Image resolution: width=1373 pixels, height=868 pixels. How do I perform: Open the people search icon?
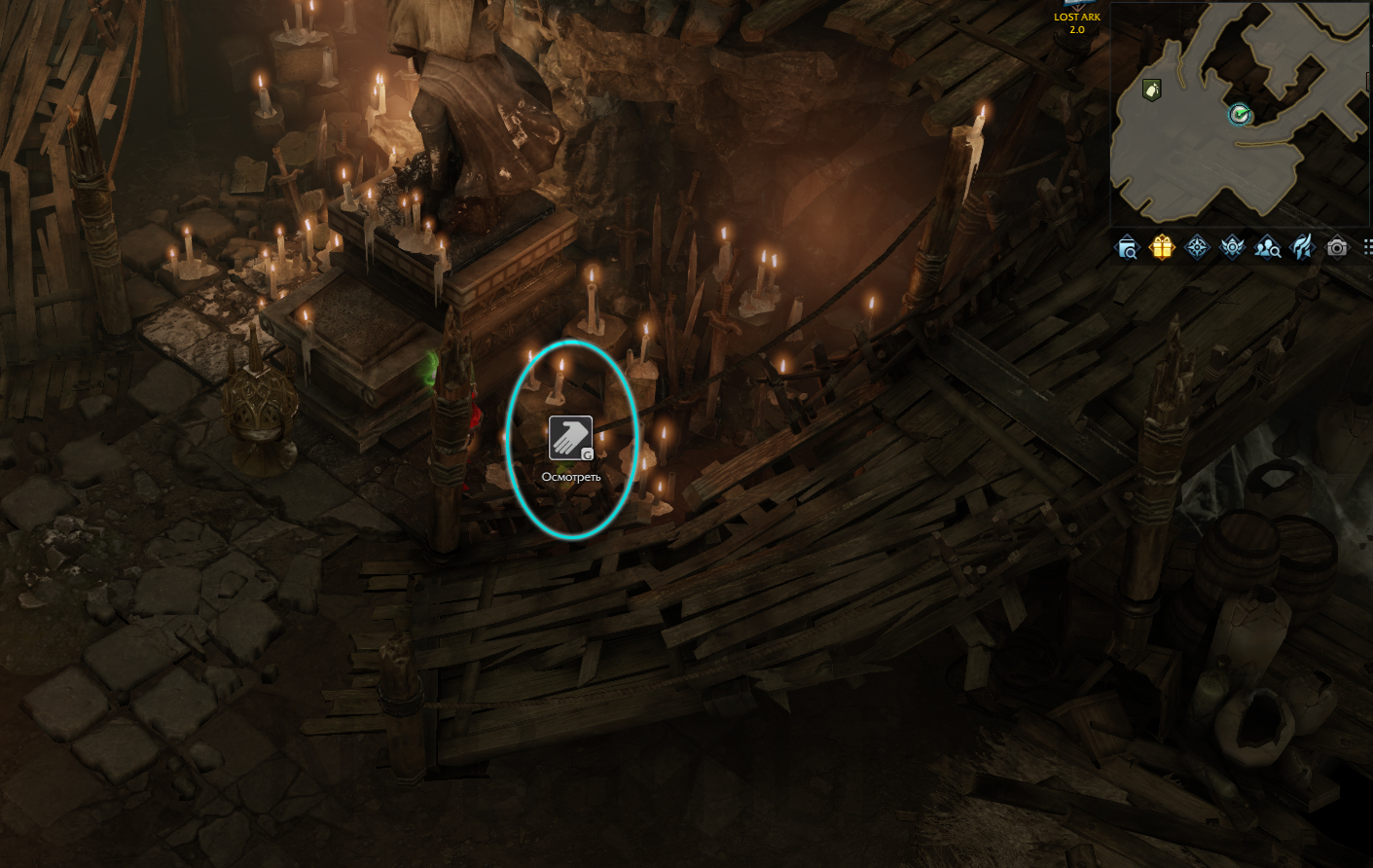[x=1267, y=248]
